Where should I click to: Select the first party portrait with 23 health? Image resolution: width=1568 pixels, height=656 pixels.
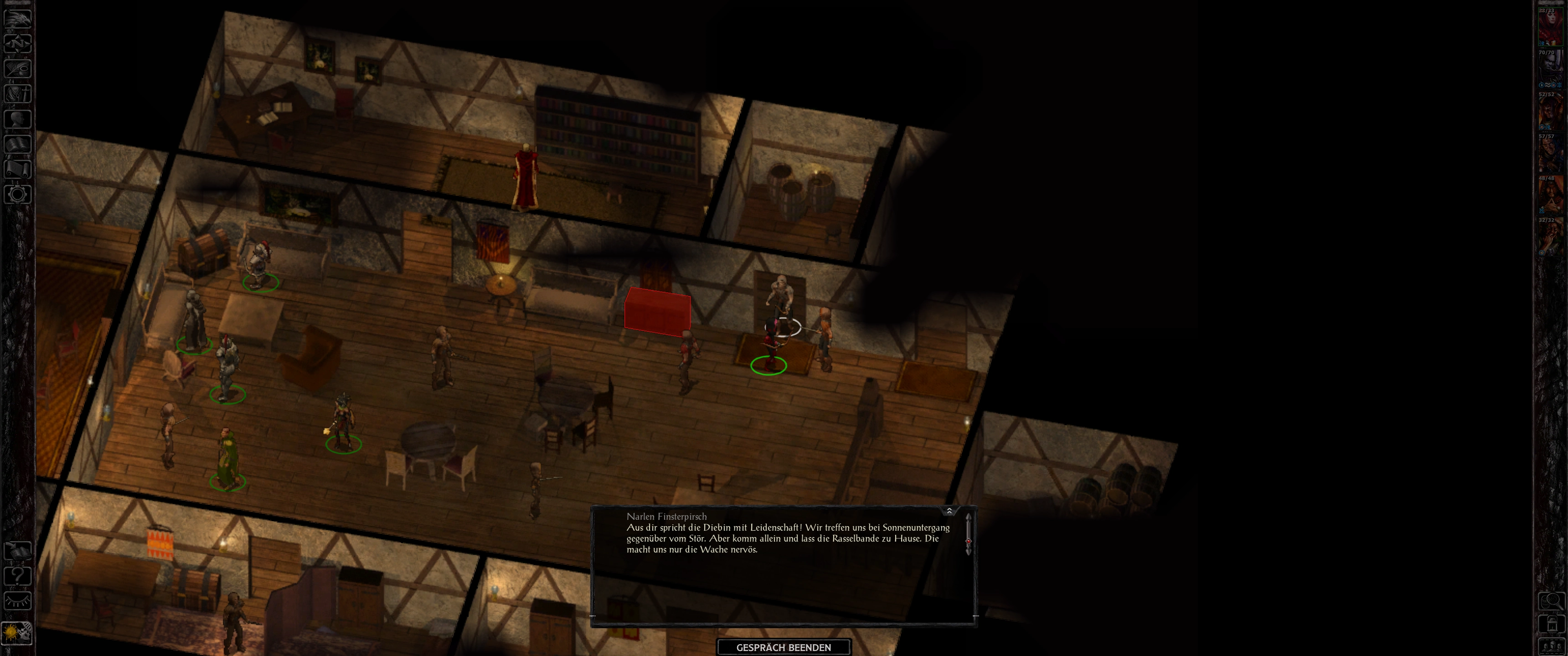coord(1550,27)
